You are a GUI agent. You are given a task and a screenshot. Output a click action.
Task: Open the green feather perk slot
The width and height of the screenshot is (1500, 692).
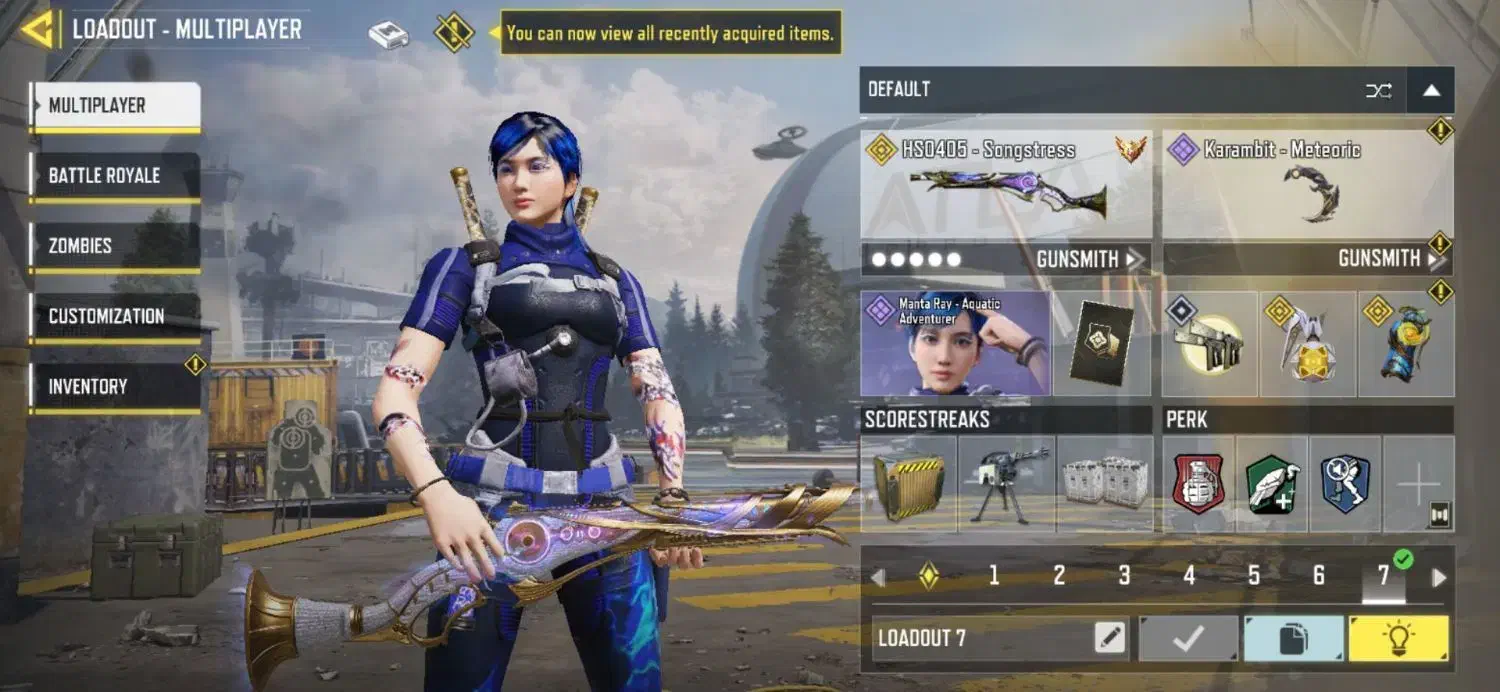click(1272, 484)
